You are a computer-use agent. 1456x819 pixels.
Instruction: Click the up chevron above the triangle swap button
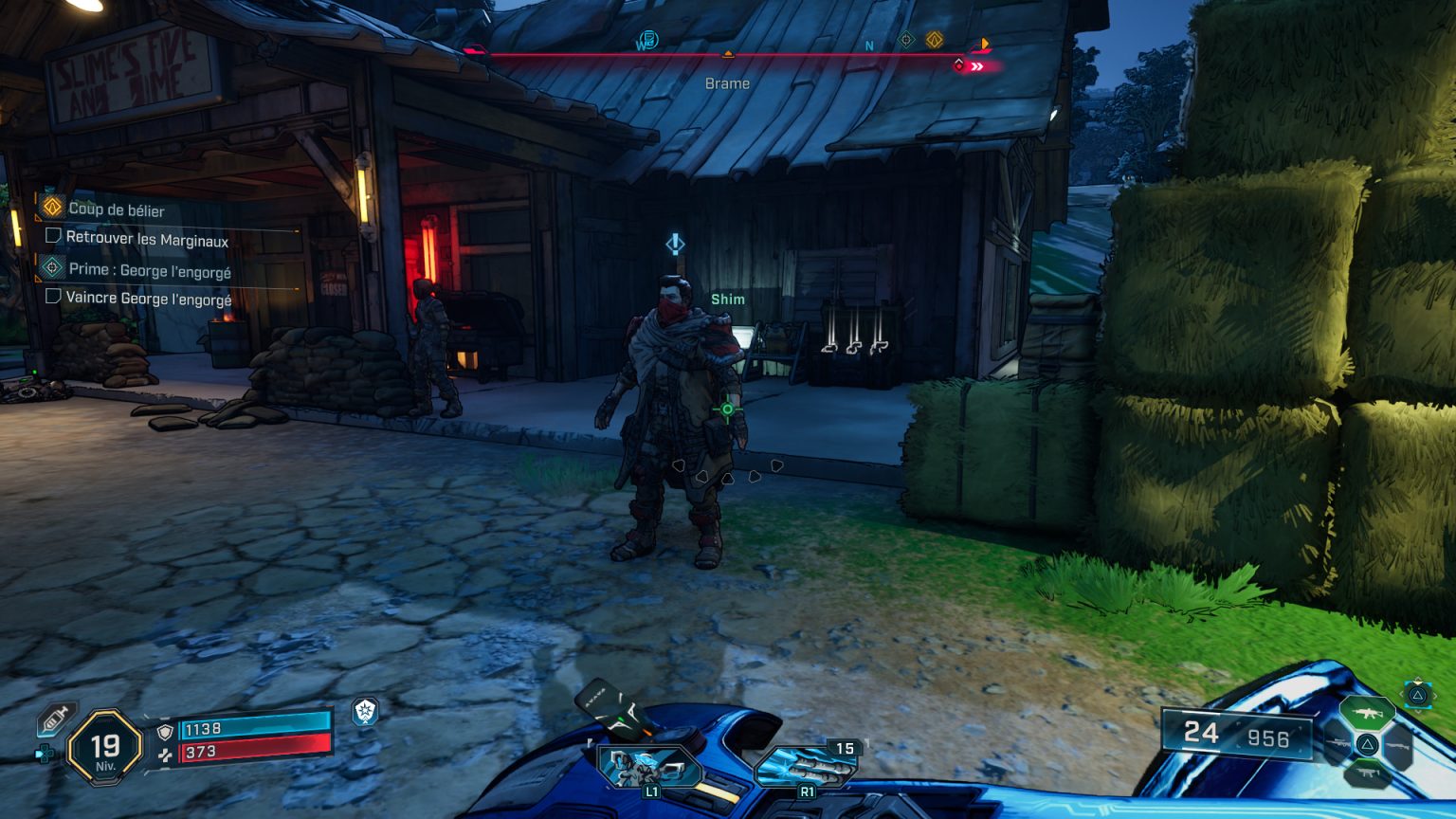[x=1419, y=679]
